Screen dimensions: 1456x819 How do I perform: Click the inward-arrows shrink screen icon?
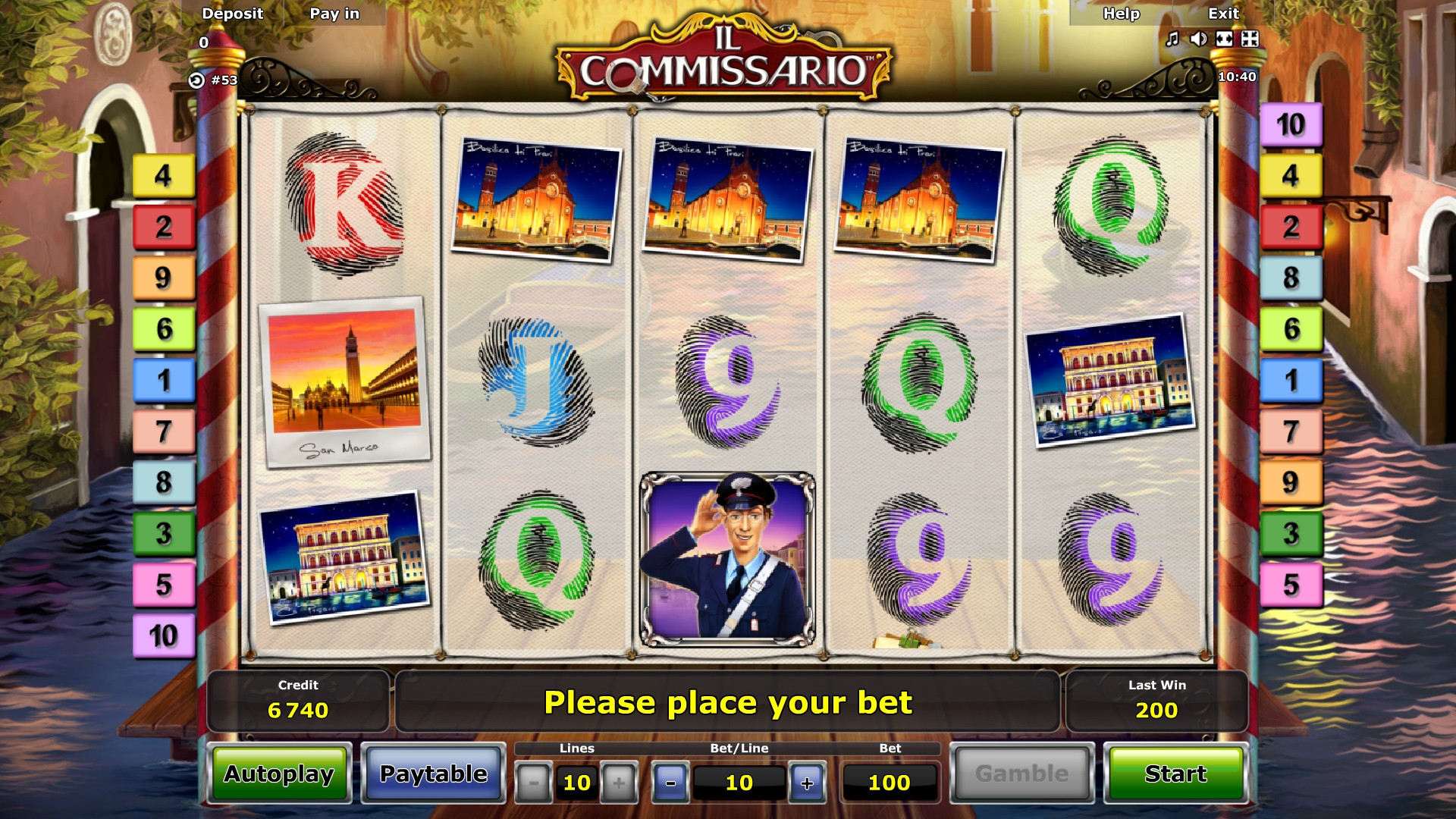click(1250, 39)
